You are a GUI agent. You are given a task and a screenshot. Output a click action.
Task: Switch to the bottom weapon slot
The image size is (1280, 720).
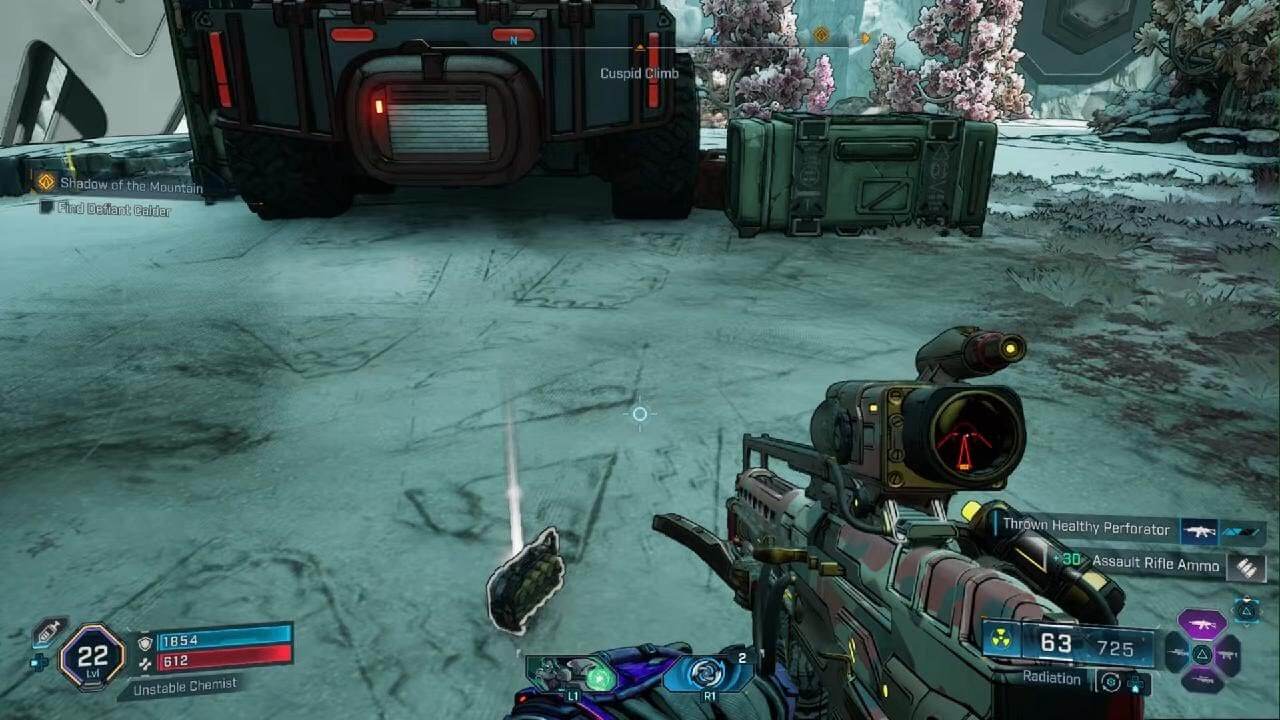(1201, 682)
